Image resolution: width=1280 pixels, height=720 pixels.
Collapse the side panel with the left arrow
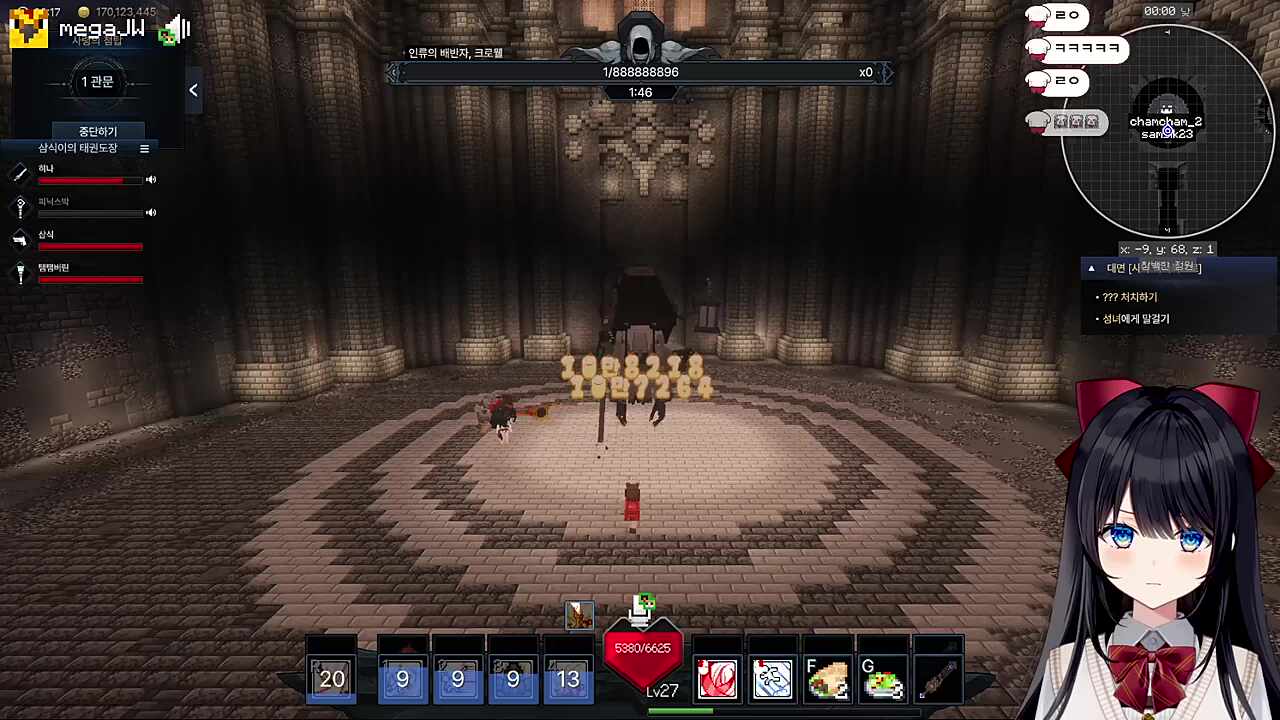click(x=193, y=90)
